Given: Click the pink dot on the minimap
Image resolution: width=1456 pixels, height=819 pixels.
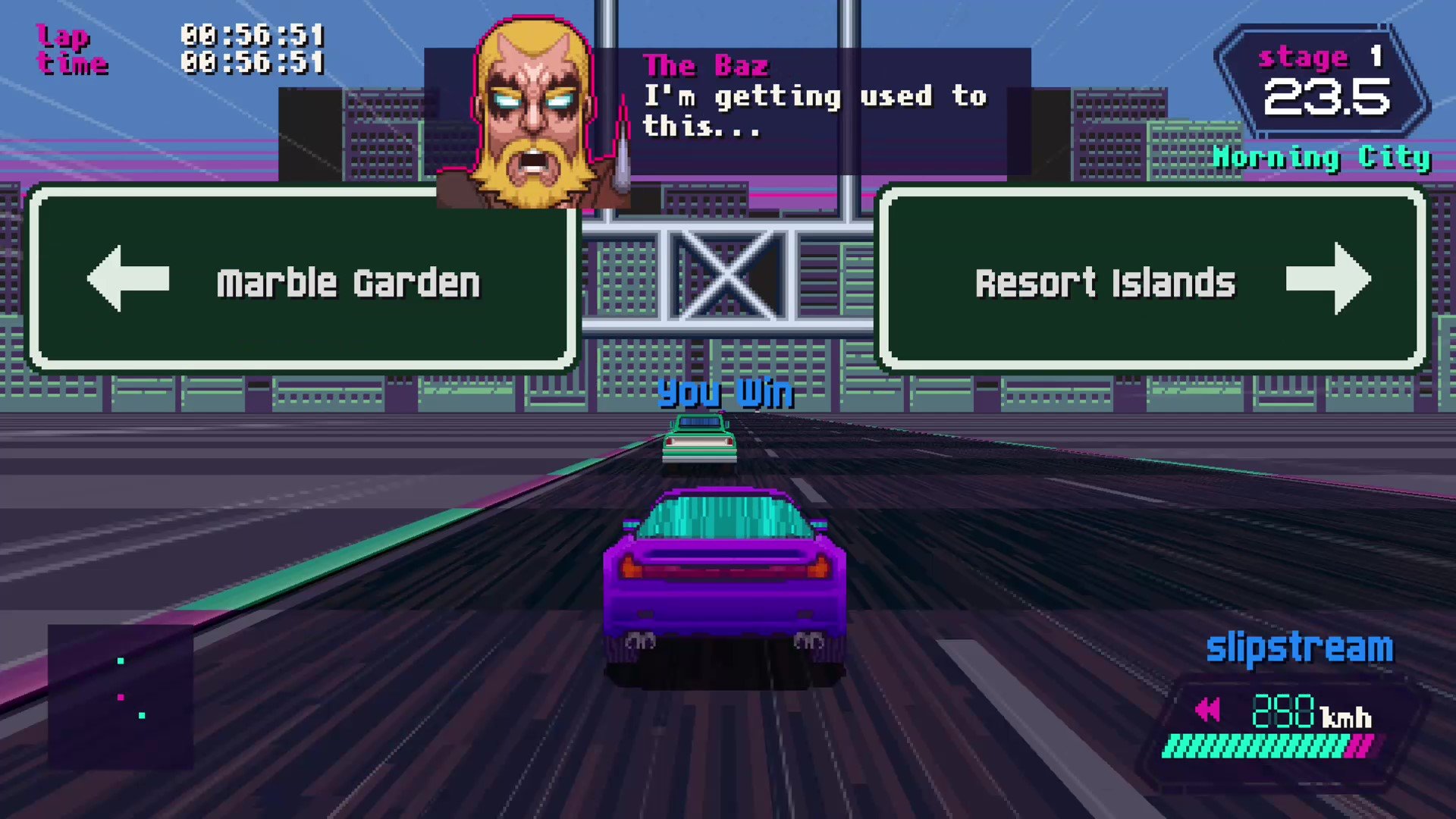Looking at the screenshot, I should pos(121,698).
